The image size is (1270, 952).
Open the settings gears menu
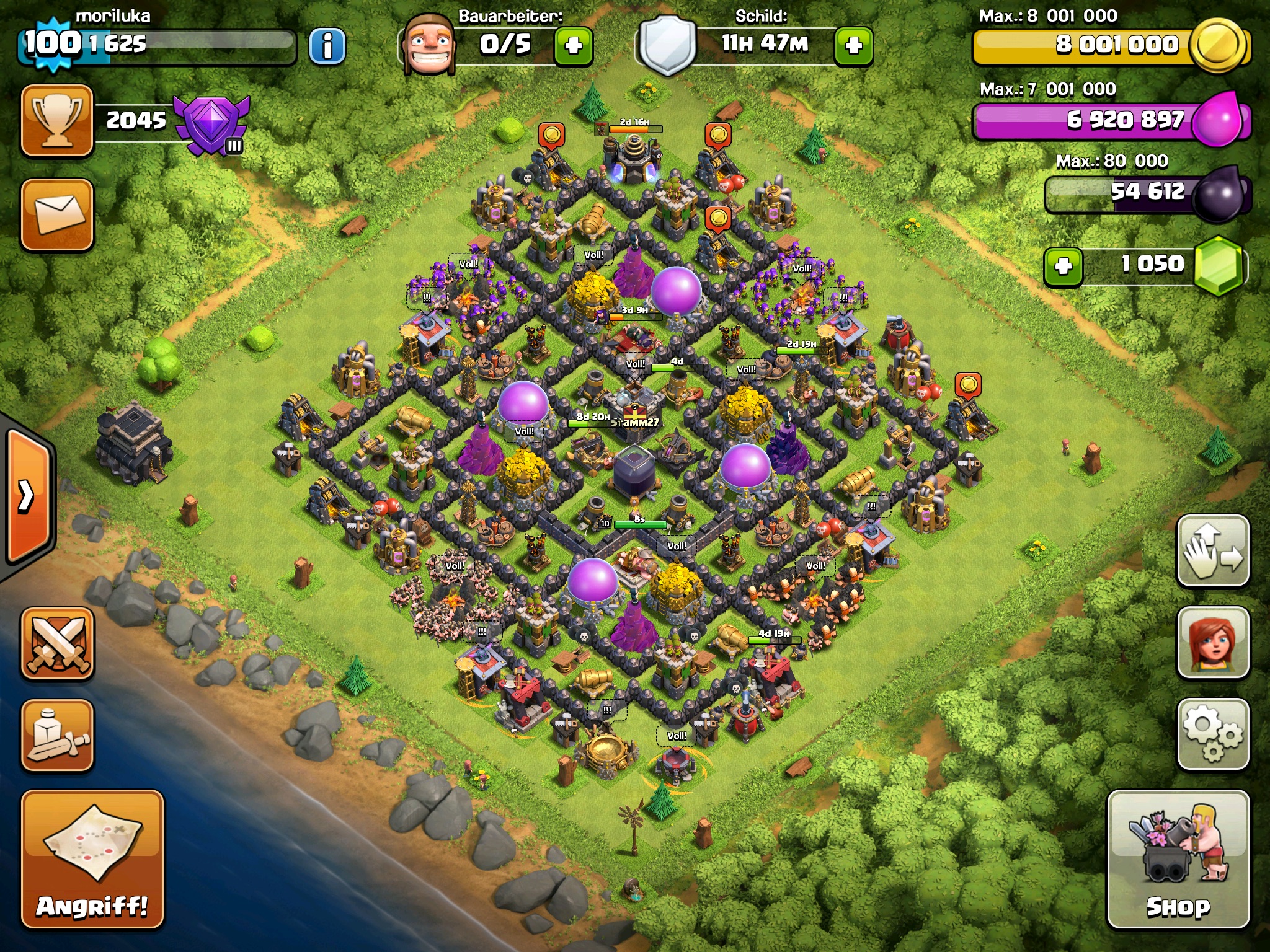(x=1212, y=734)
